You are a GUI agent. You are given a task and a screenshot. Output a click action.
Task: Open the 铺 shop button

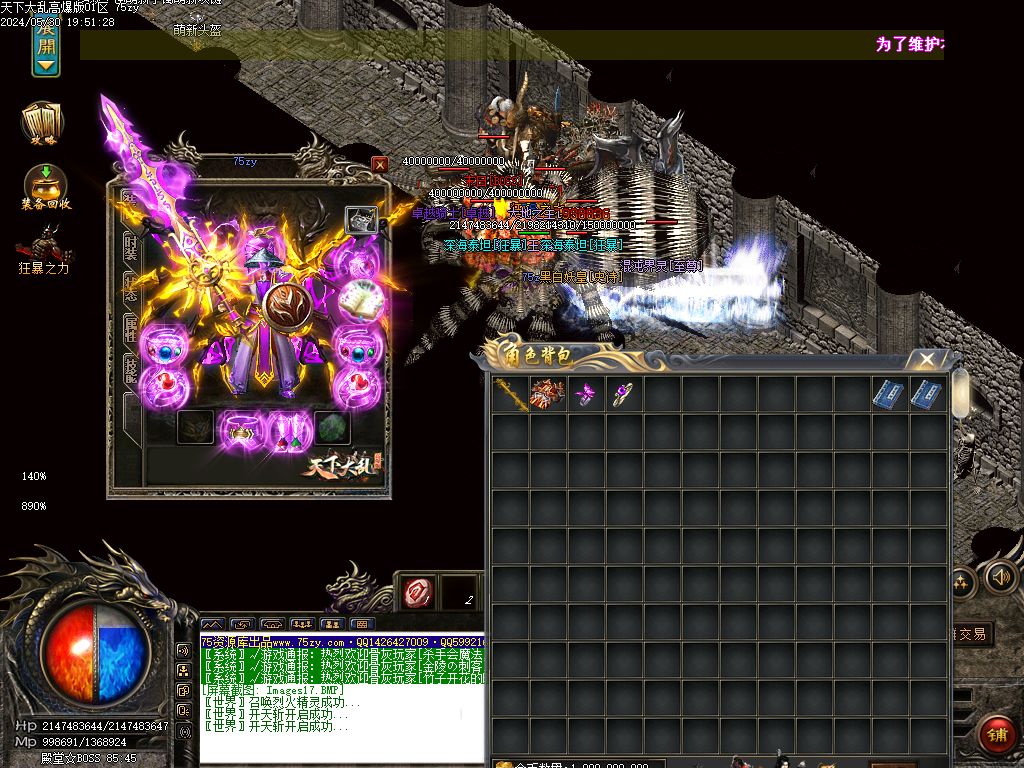[x=996, y=735]
